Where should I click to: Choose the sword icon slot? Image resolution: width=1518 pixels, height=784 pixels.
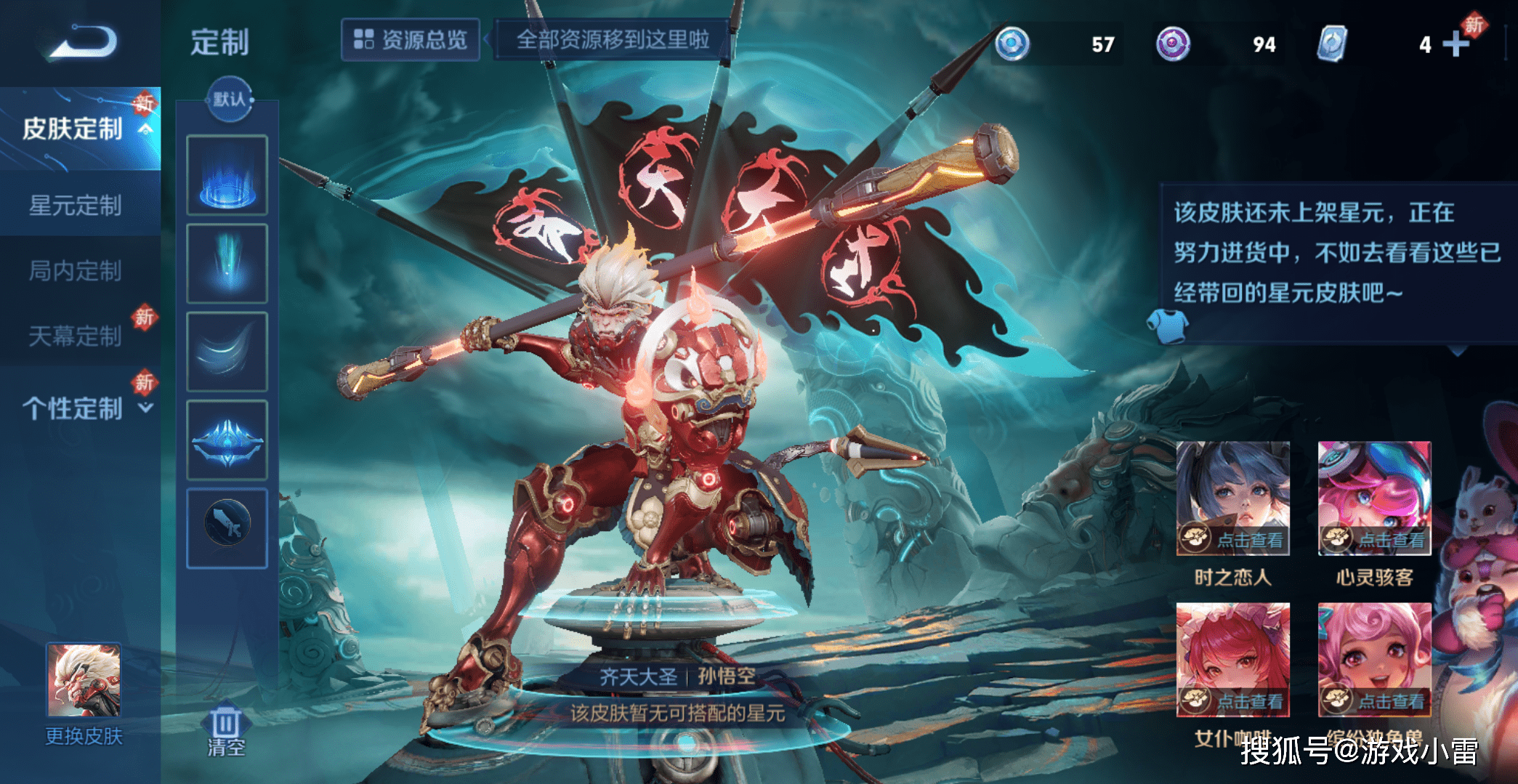(227, 528)
